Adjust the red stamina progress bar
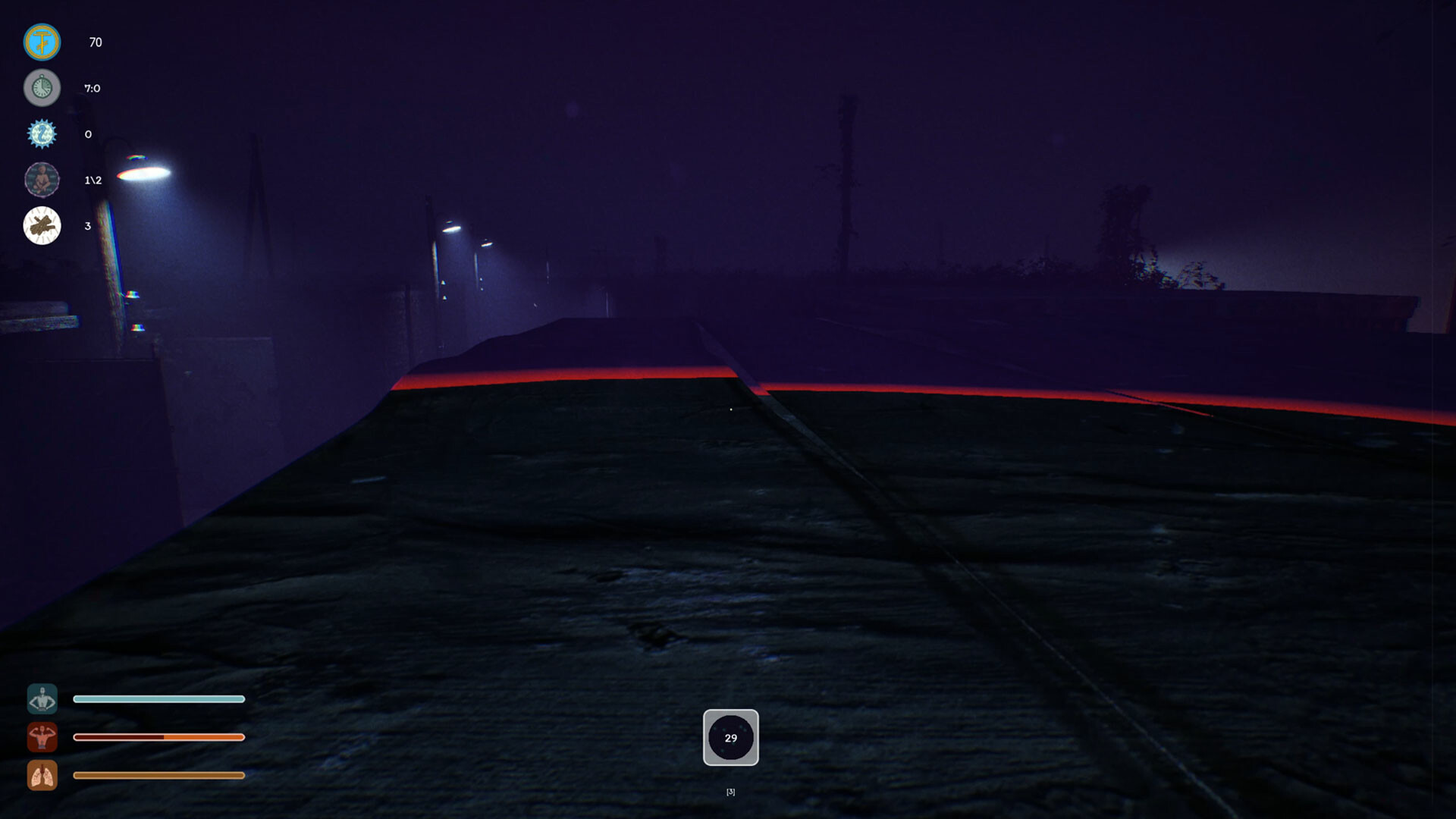1456x819 pixels. [158, 736]
